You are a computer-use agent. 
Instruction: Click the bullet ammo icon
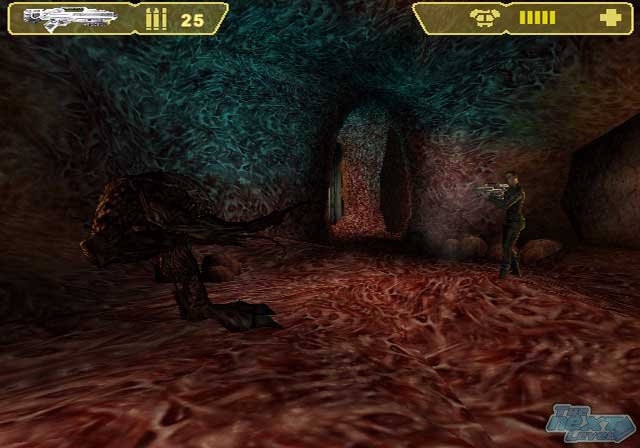pyautogui.click(x=155, y=19)
